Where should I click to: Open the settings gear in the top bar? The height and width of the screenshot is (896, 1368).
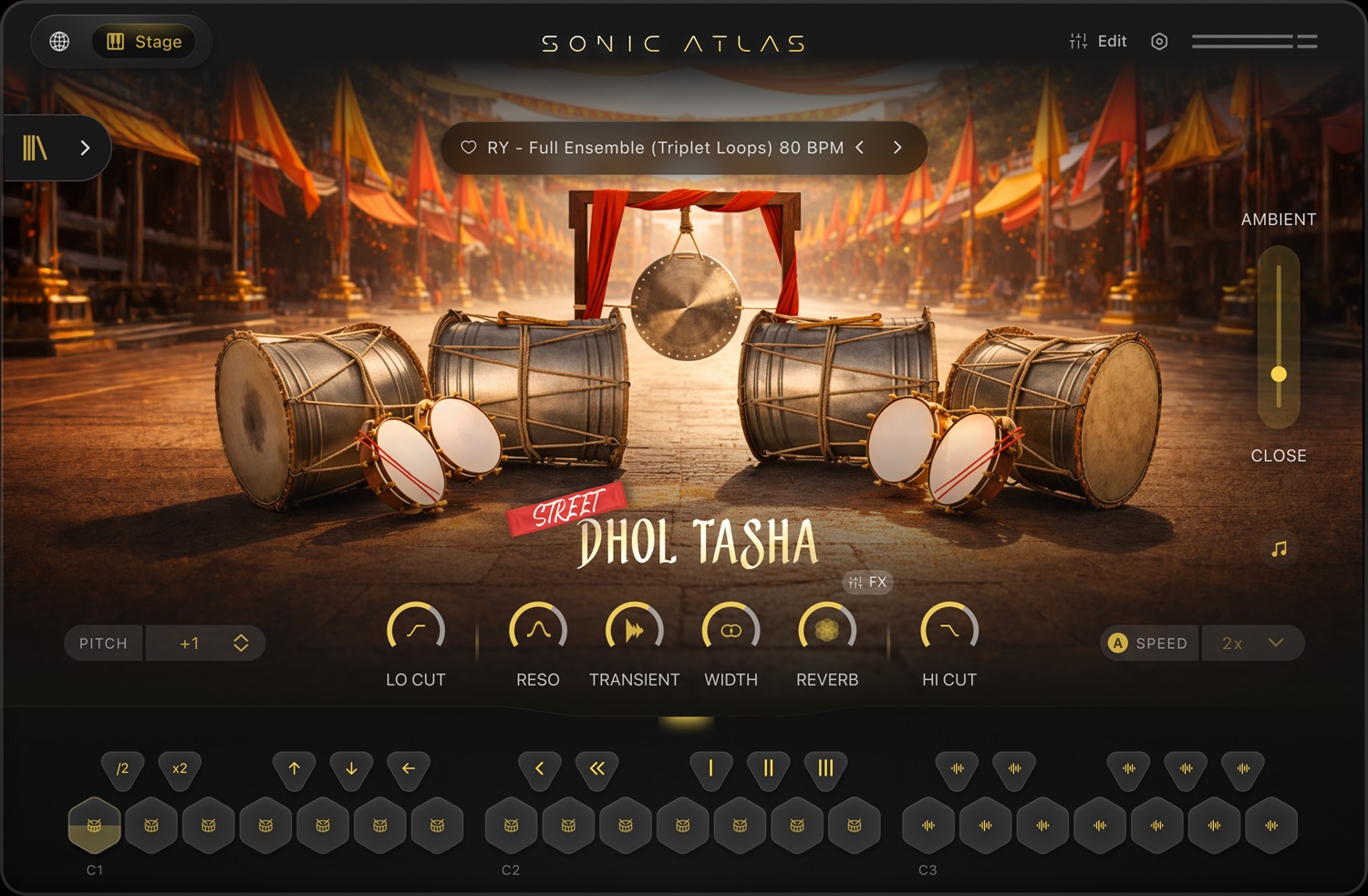pos(1159,41)
